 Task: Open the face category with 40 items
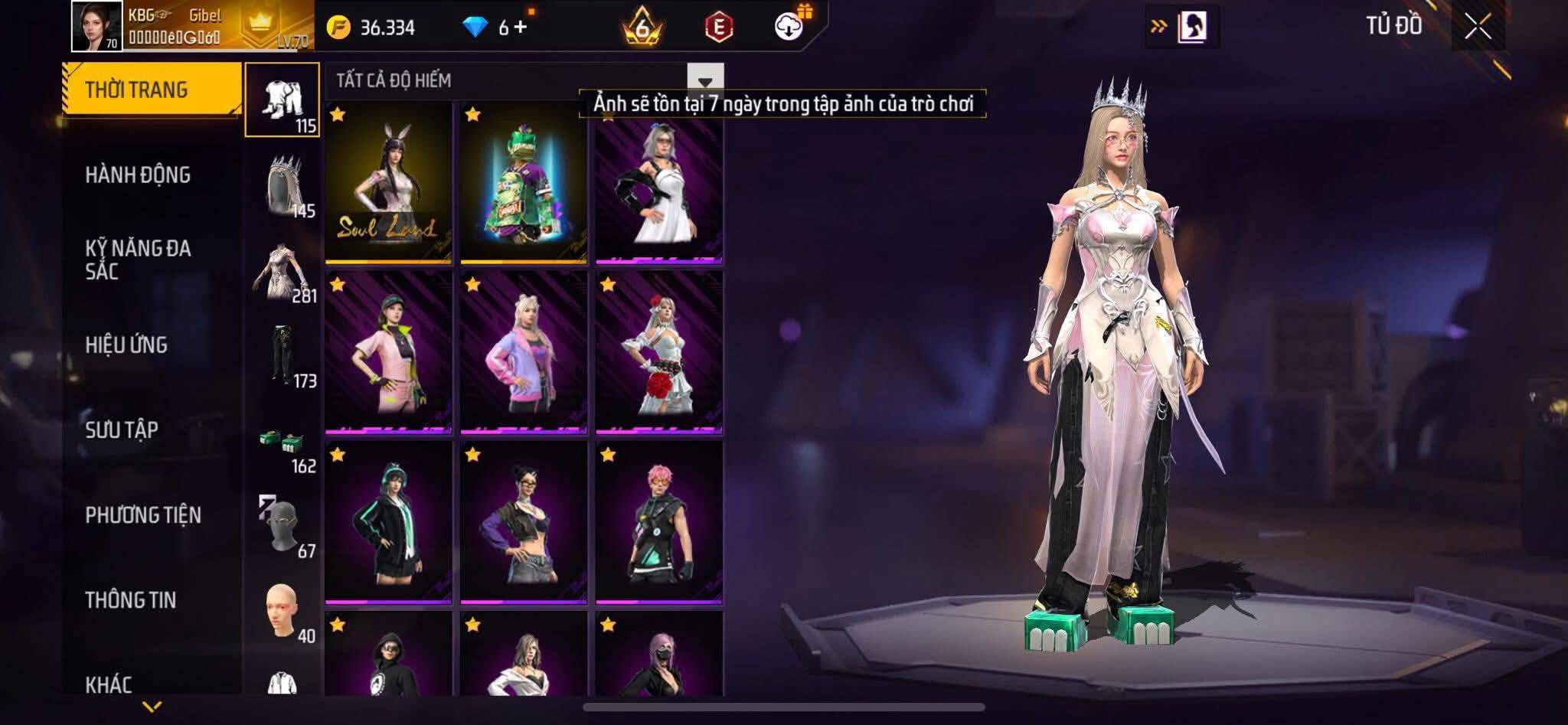point(283,612)
